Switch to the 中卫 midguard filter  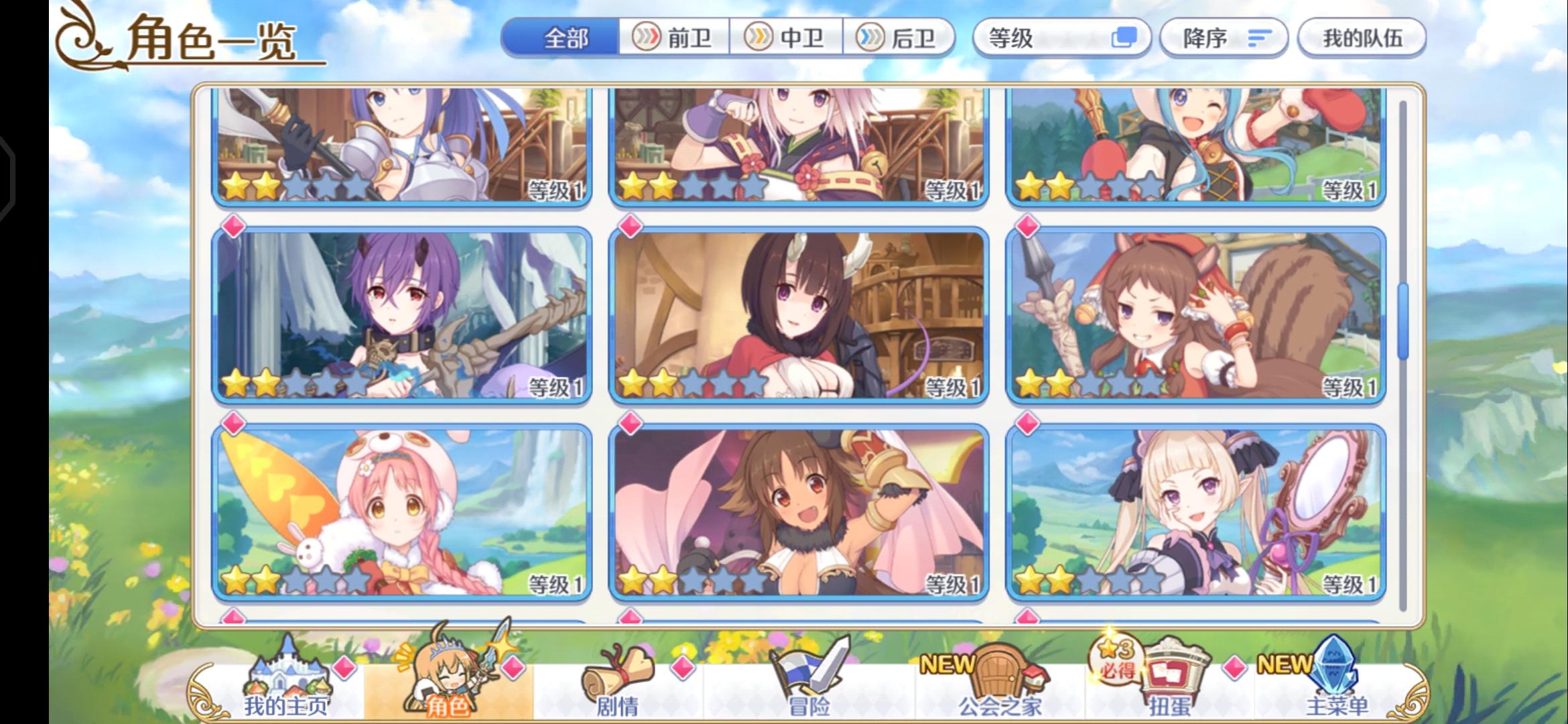784,38
